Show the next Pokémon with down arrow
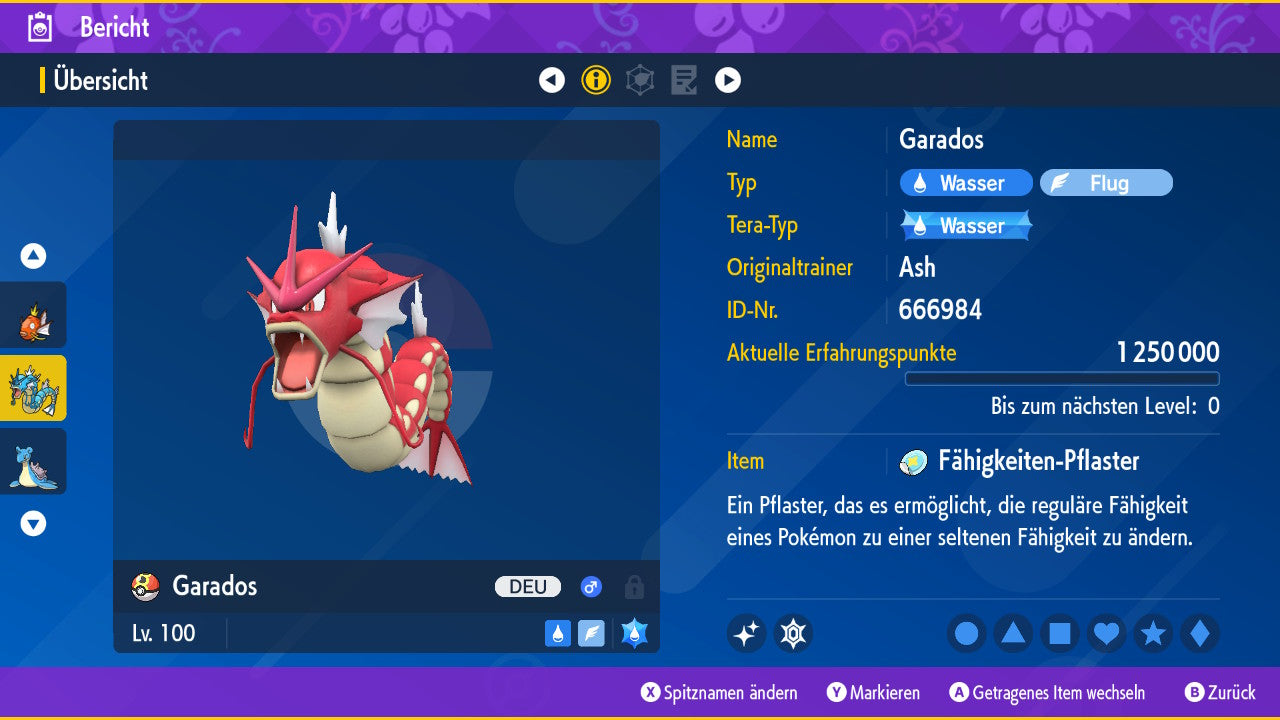The image size is (1280, 720). 34,523
